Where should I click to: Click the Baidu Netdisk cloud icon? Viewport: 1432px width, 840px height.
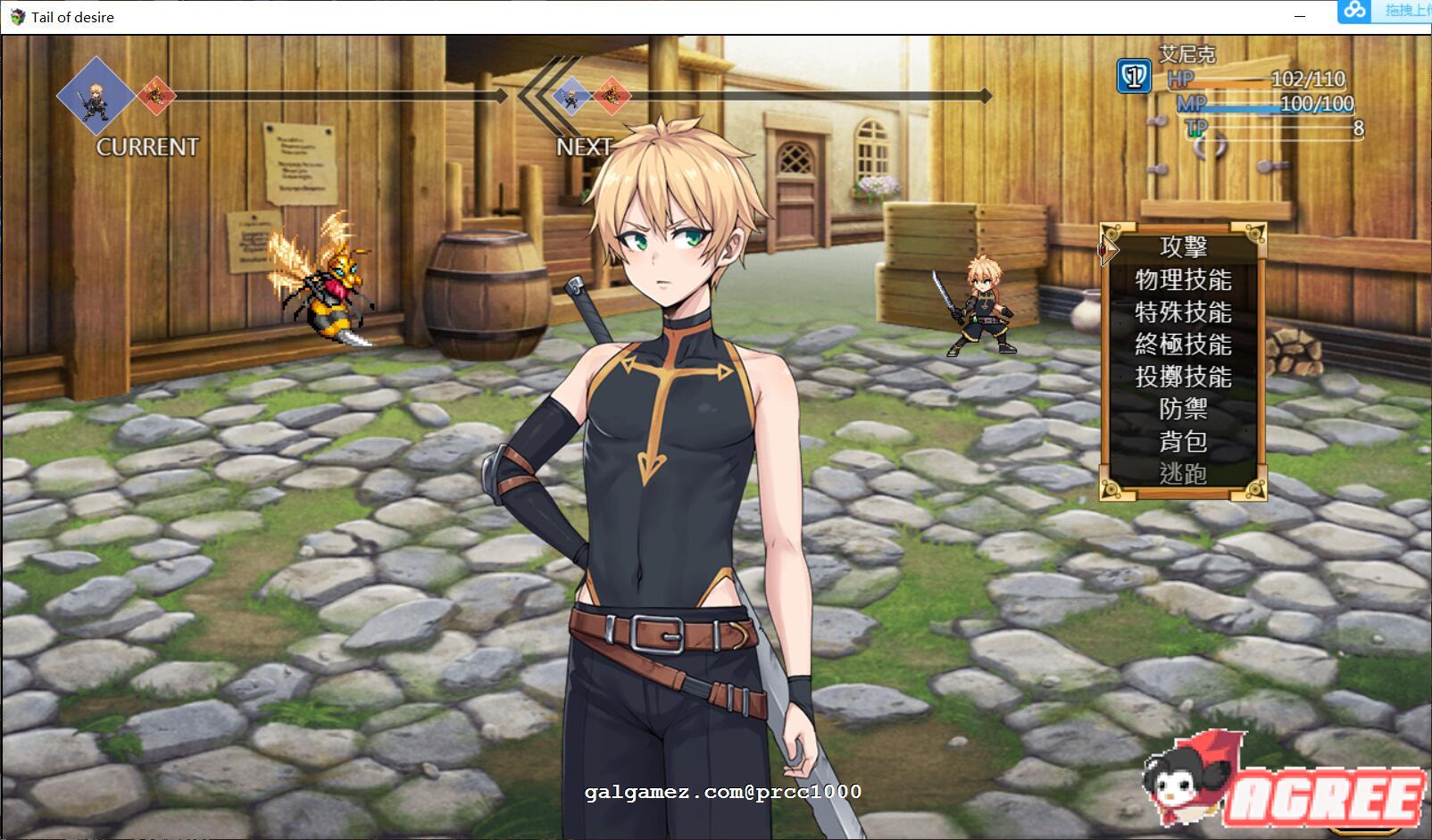point(1355,11)
